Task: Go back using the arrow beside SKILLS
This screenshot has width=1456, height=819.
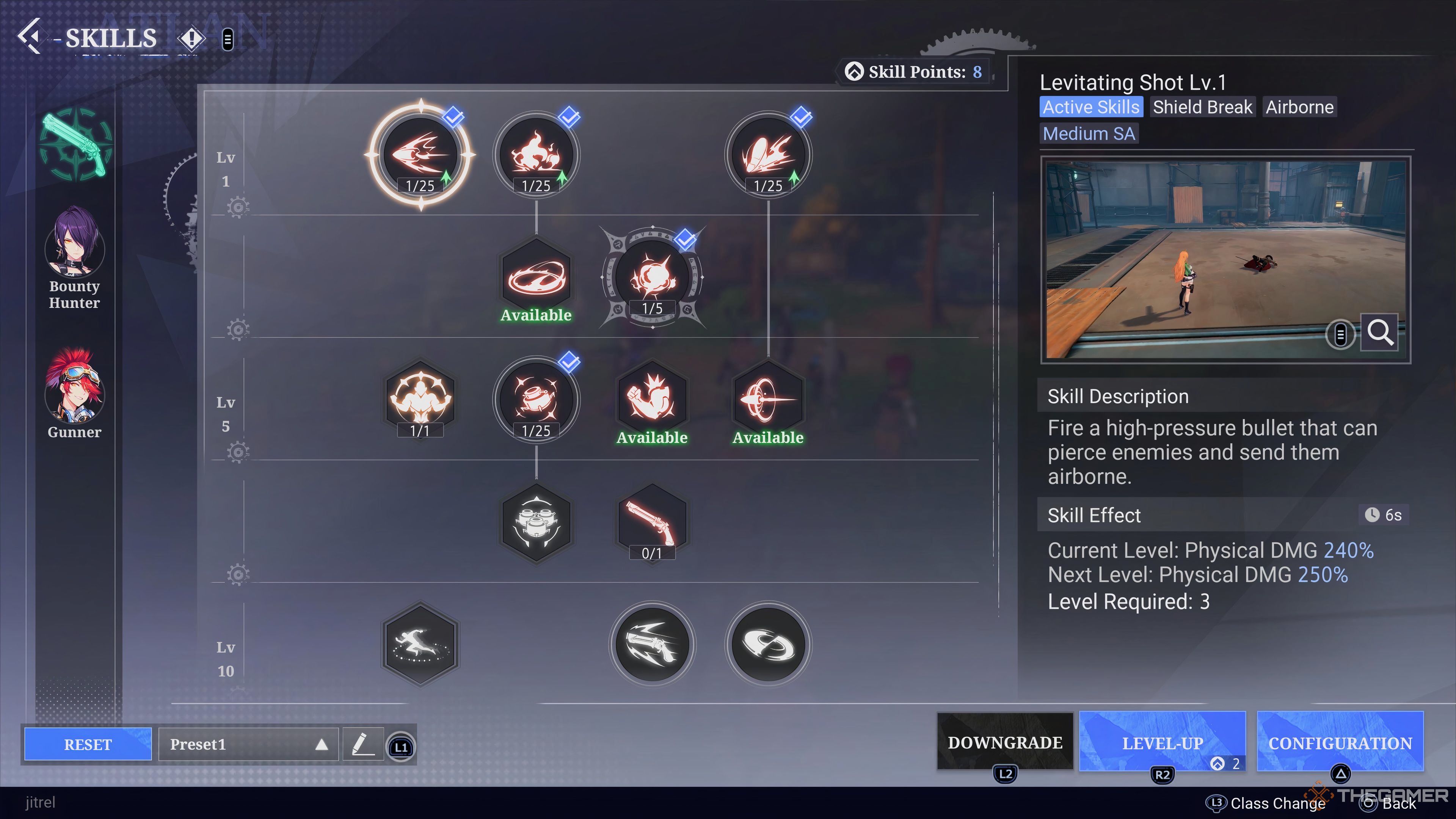Action: [30, 37]
